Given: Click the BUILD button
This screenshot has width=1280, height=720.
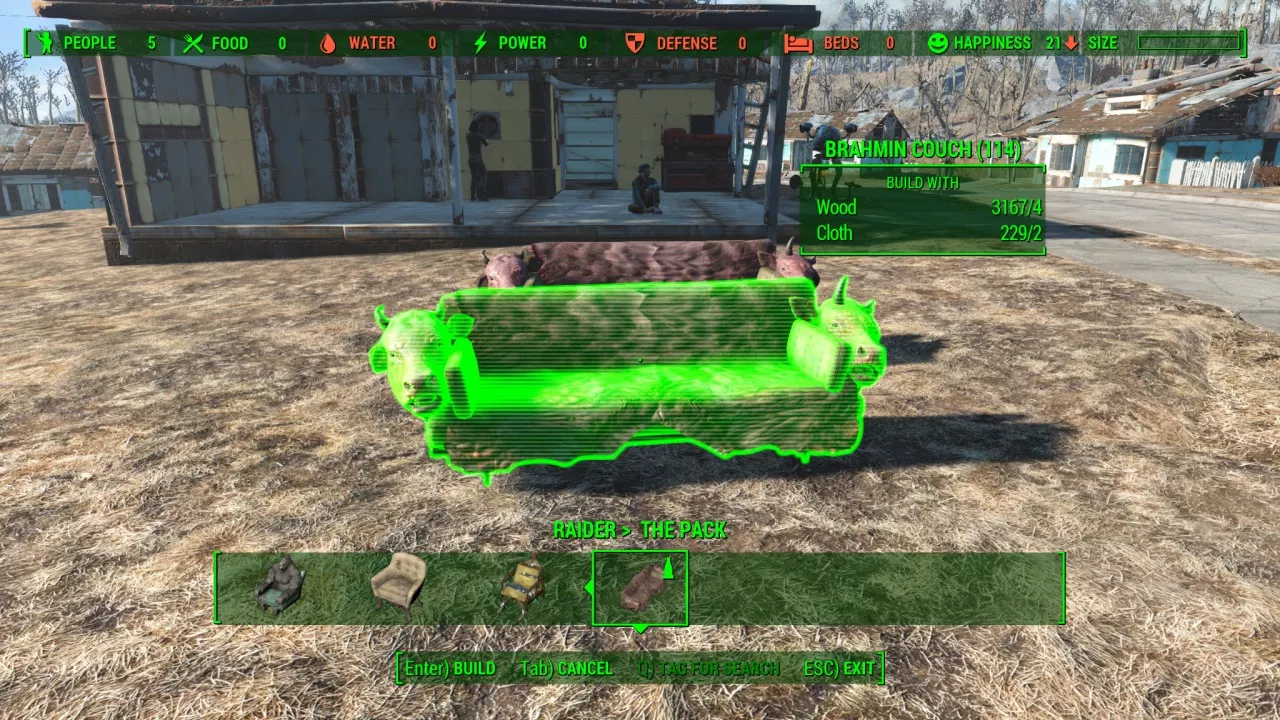Looking at the screenshot, I should (x=451, y=668).
